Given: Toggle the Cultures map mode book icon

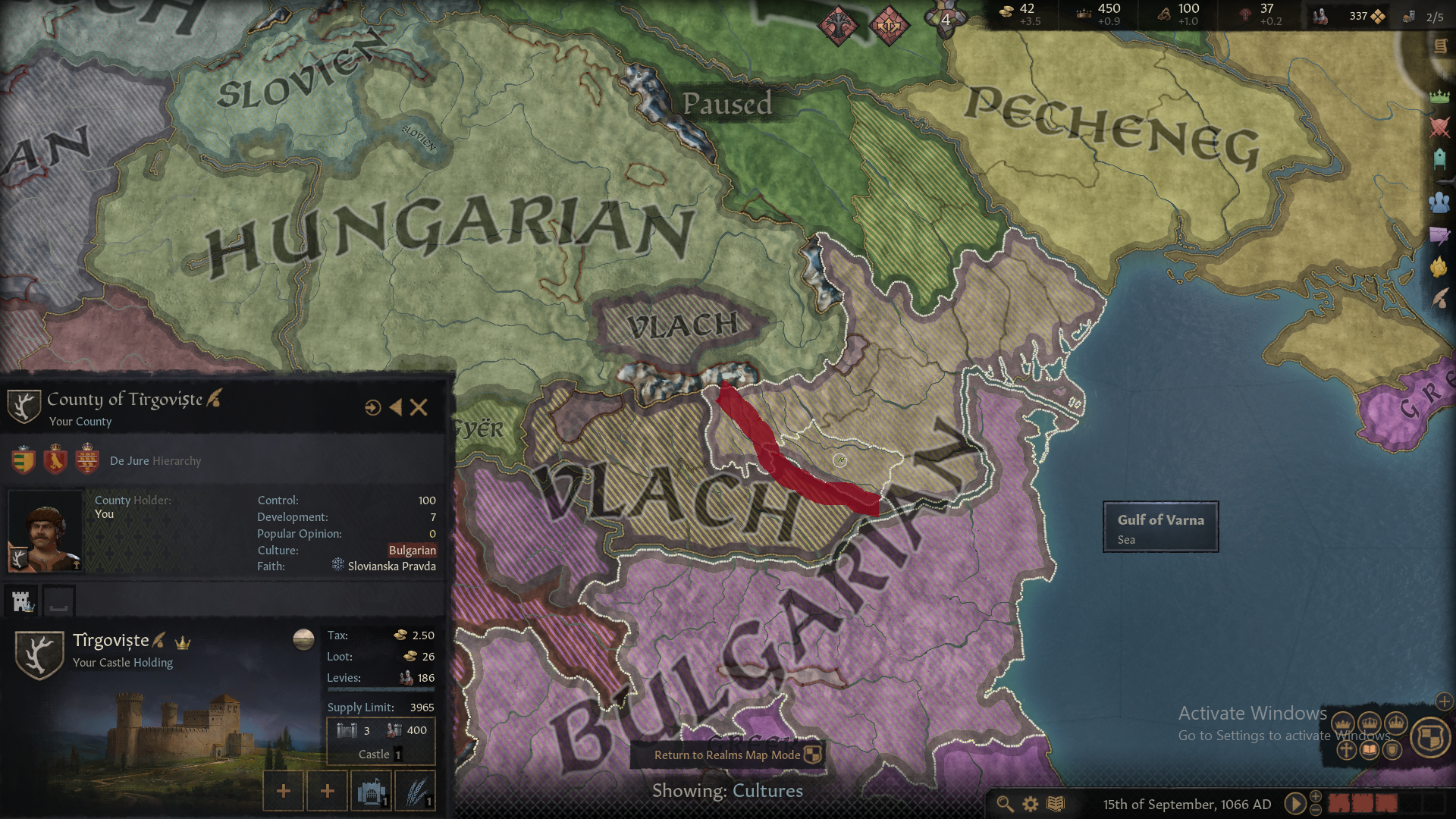Looking at the screenshot, I should pyautogui.click(x=1370, y=752).
